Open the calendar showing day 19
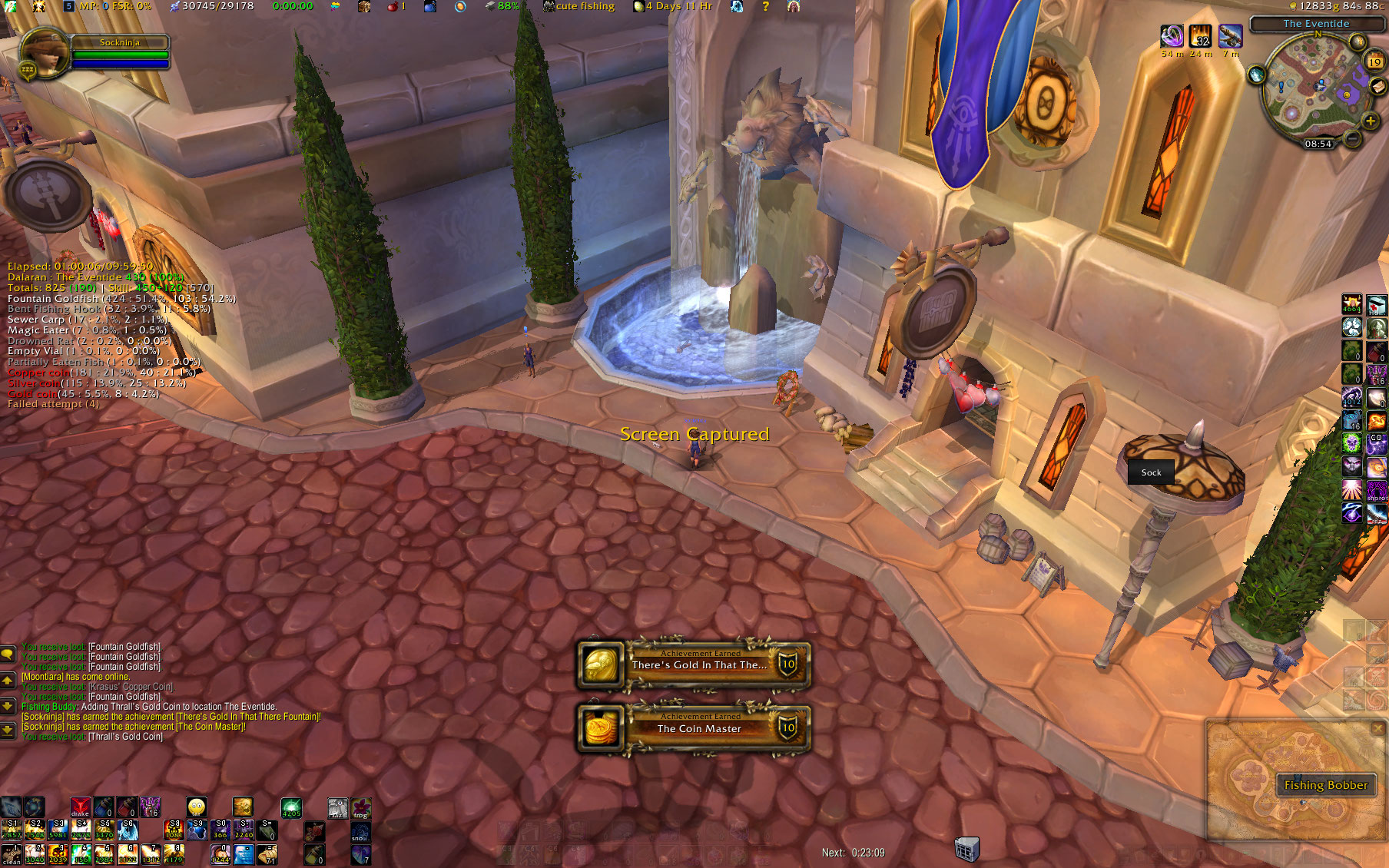Image resolution: width=1389 pixels, height=868 pixels. 1374,62
